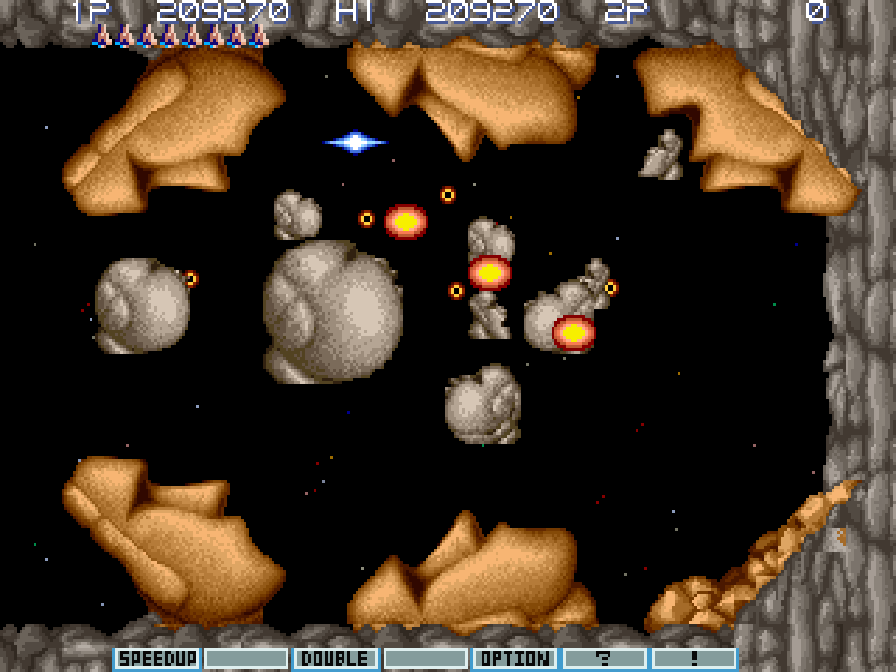Activate the OPTION power-up slot
Image resolution: width=896 pixels, height=672 pixels.
point(515,658)
